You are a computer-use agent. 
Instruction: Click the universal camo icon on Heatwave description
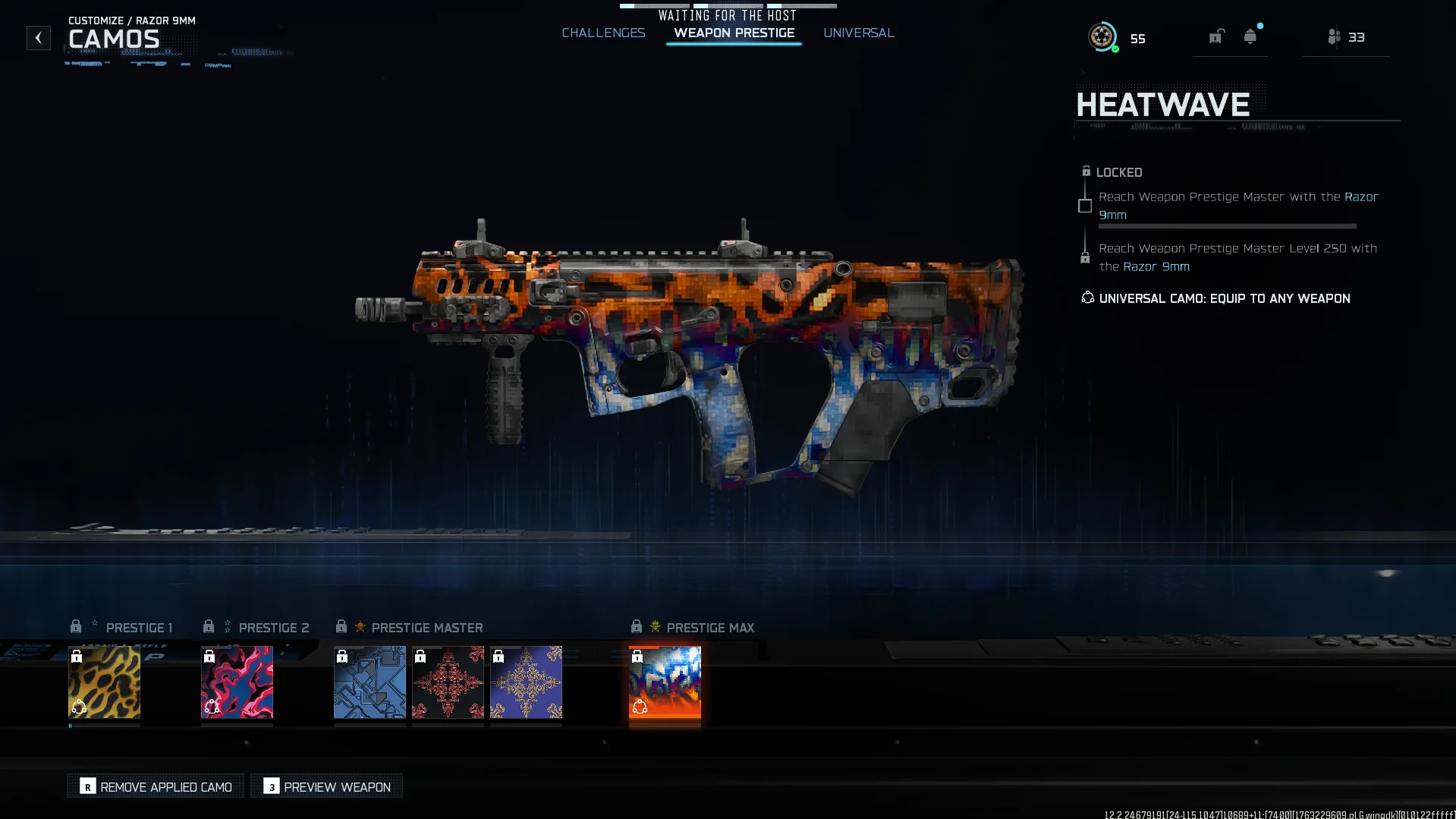(1086, 298)
